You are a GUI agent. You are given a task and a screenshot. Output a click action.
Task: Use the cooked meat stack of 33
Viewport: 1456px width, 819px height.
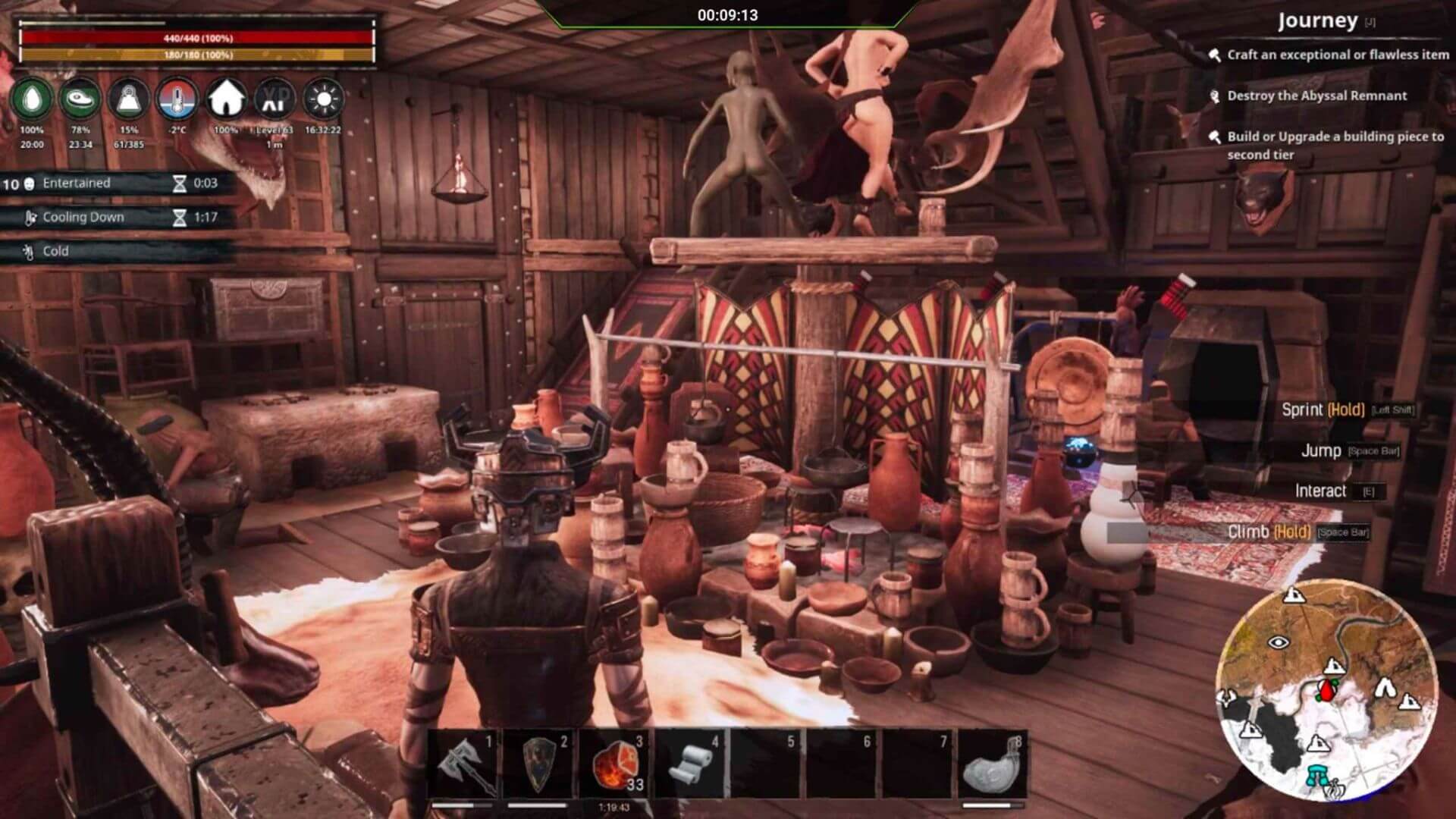[615, 764]
